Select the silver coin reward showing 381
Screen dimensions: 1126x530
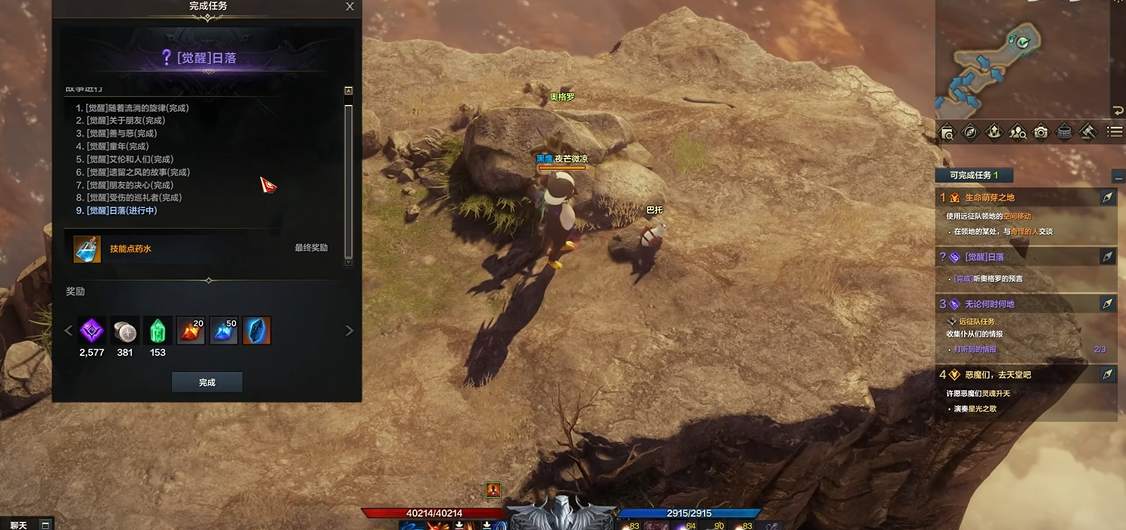125,331
